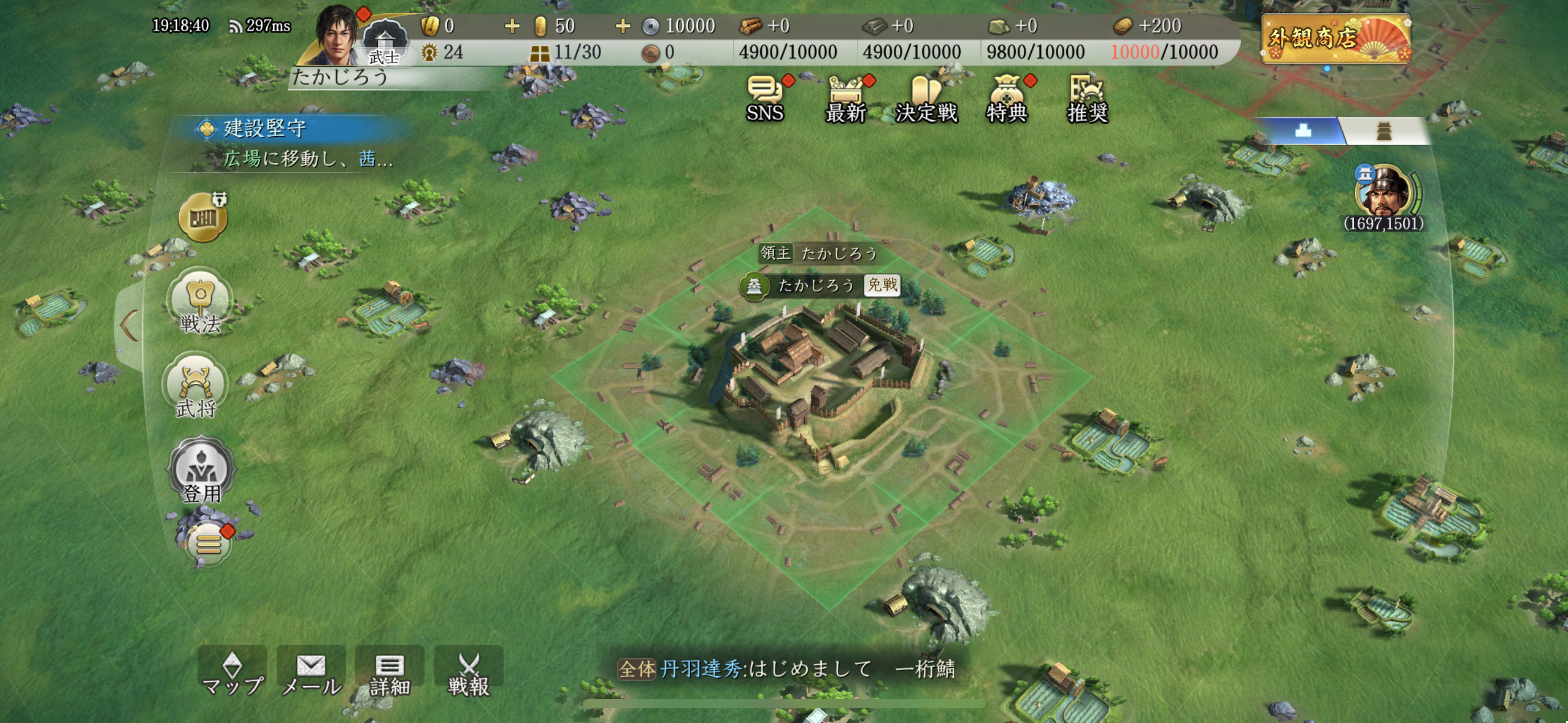This screenshot has width=1568, height=723.
Task: Open the 決定戦 event
Action: coord(926,98)
